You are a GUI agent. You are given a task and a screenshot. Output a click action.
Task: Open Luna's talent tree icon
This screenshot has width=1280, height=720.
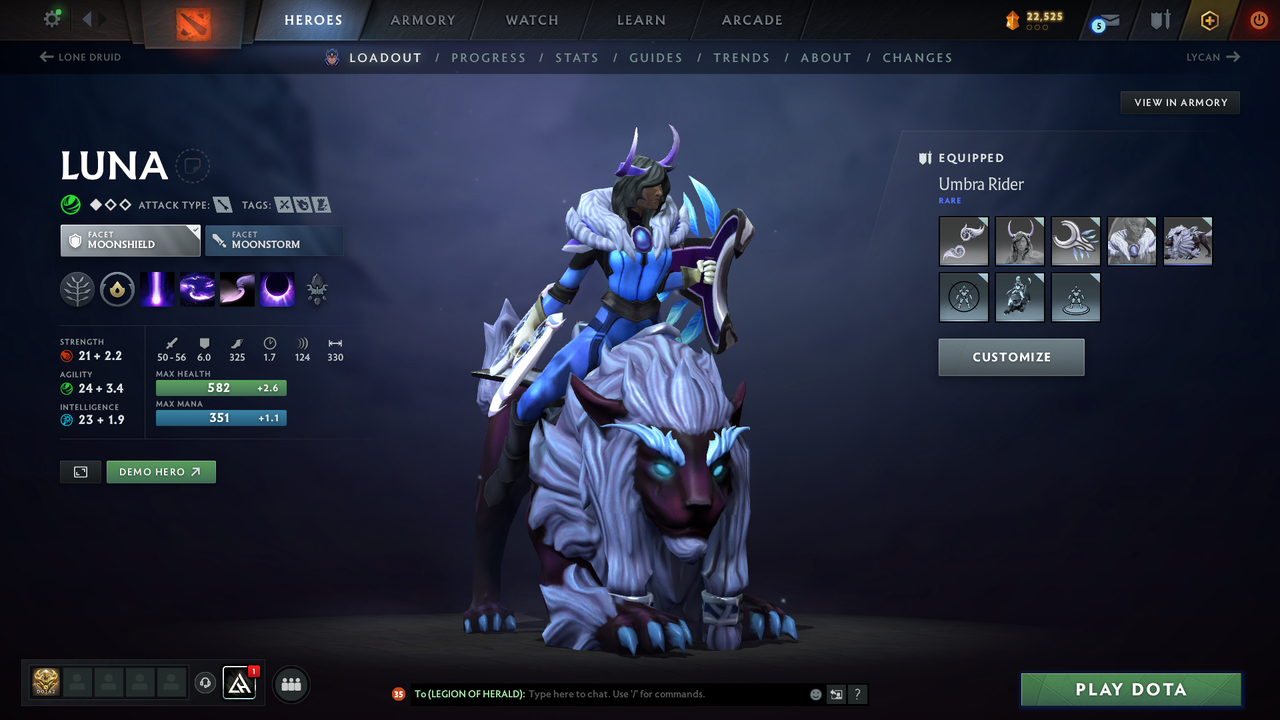[x=77, y=290]
